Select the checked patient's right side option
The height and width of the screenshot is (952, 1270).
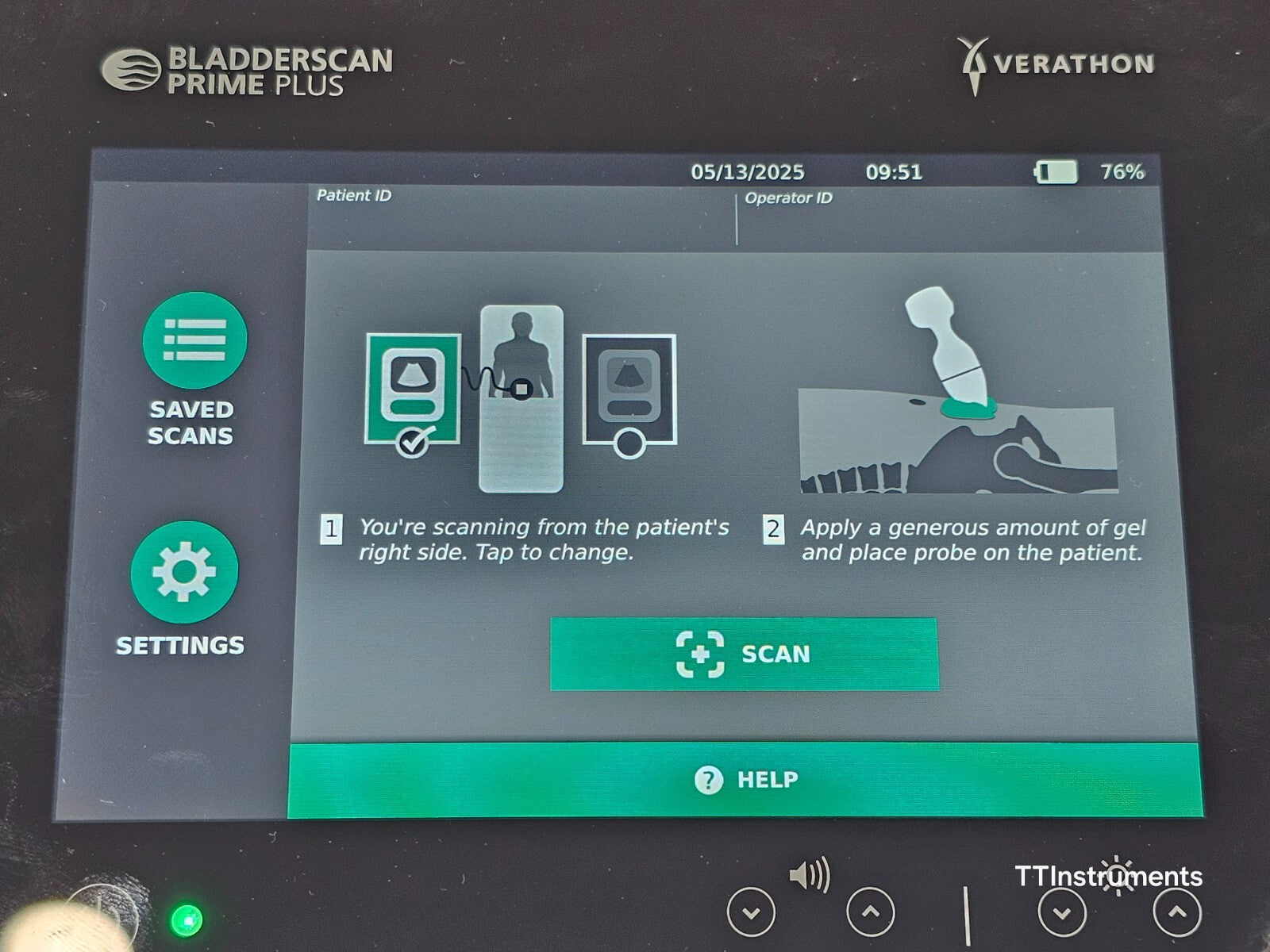[x=412, y=390]
